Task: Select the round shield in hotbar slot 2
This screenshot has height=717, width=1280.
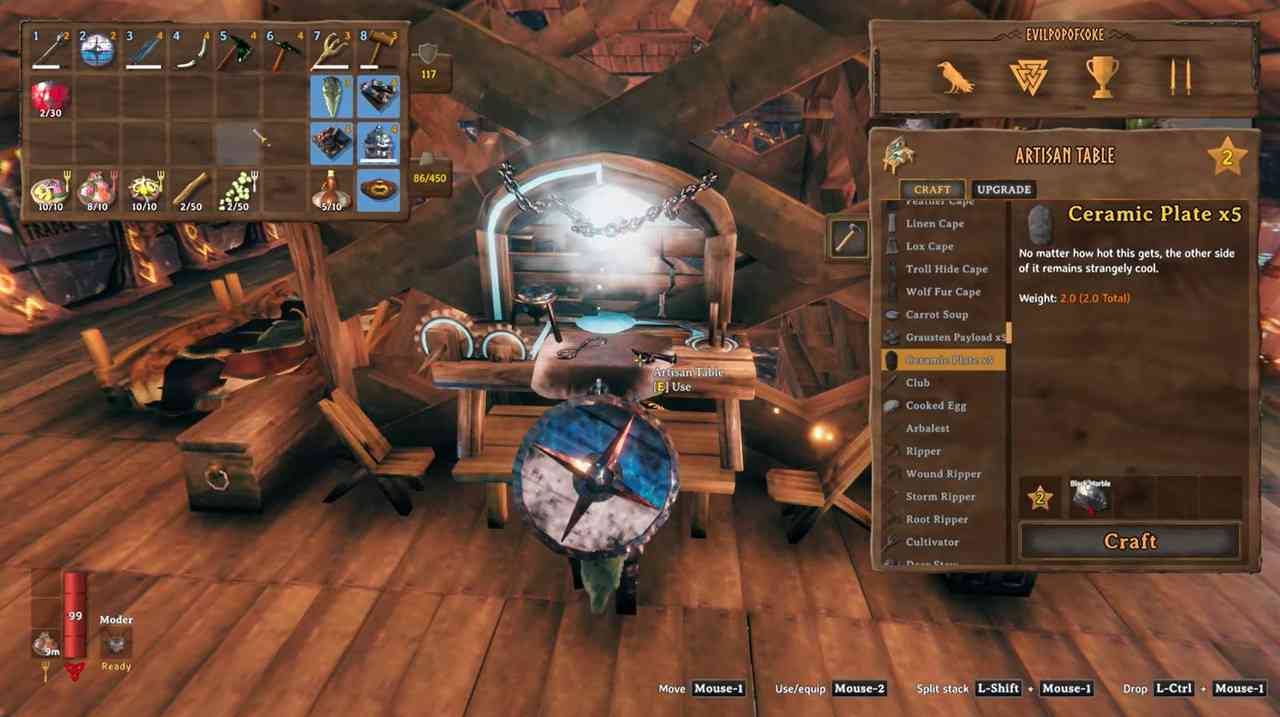Action: coord(98,50)
